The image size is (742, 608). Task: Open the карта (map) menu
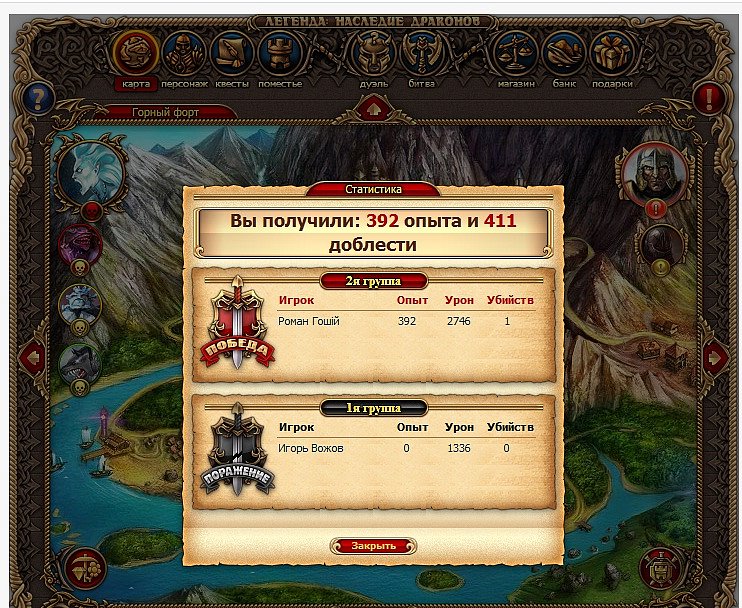pos(136,54)
